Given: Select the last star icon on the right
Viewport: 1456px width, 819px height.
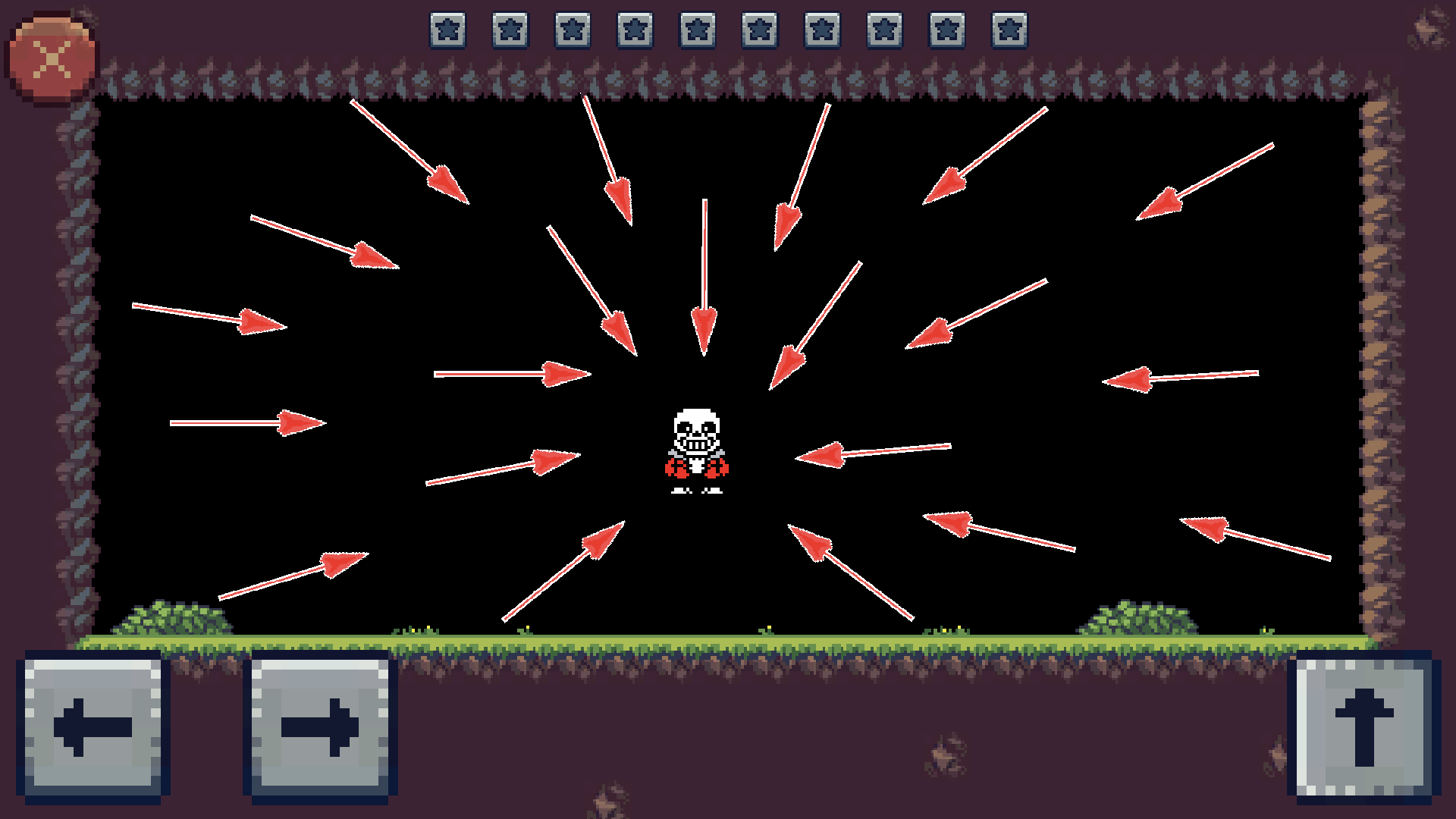Looking at the screenshot, I should (1009, 30).
